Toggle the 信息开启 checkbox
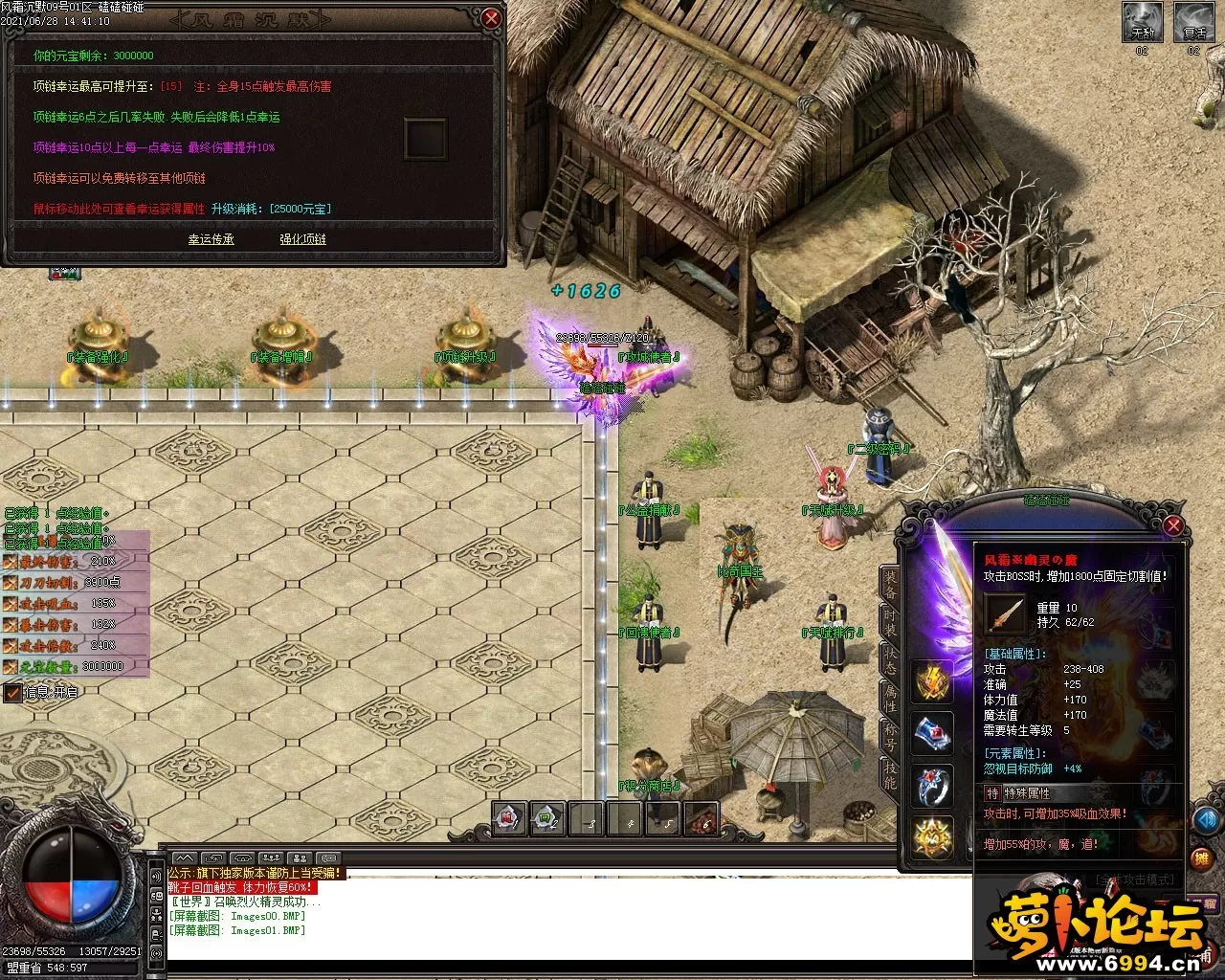The image size is (1225, 980). tap(13, 692)
